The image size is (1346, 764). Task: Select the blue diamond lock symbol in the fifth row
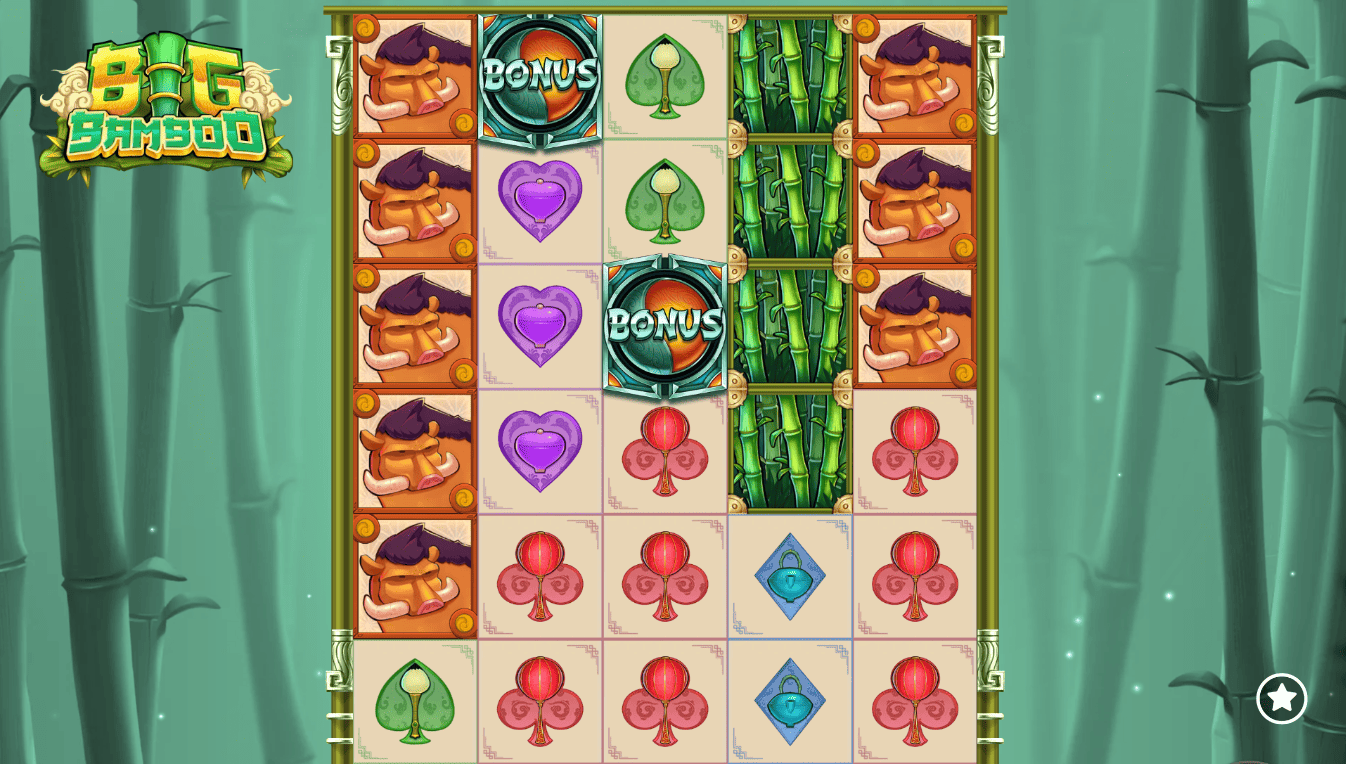(790, 575)
